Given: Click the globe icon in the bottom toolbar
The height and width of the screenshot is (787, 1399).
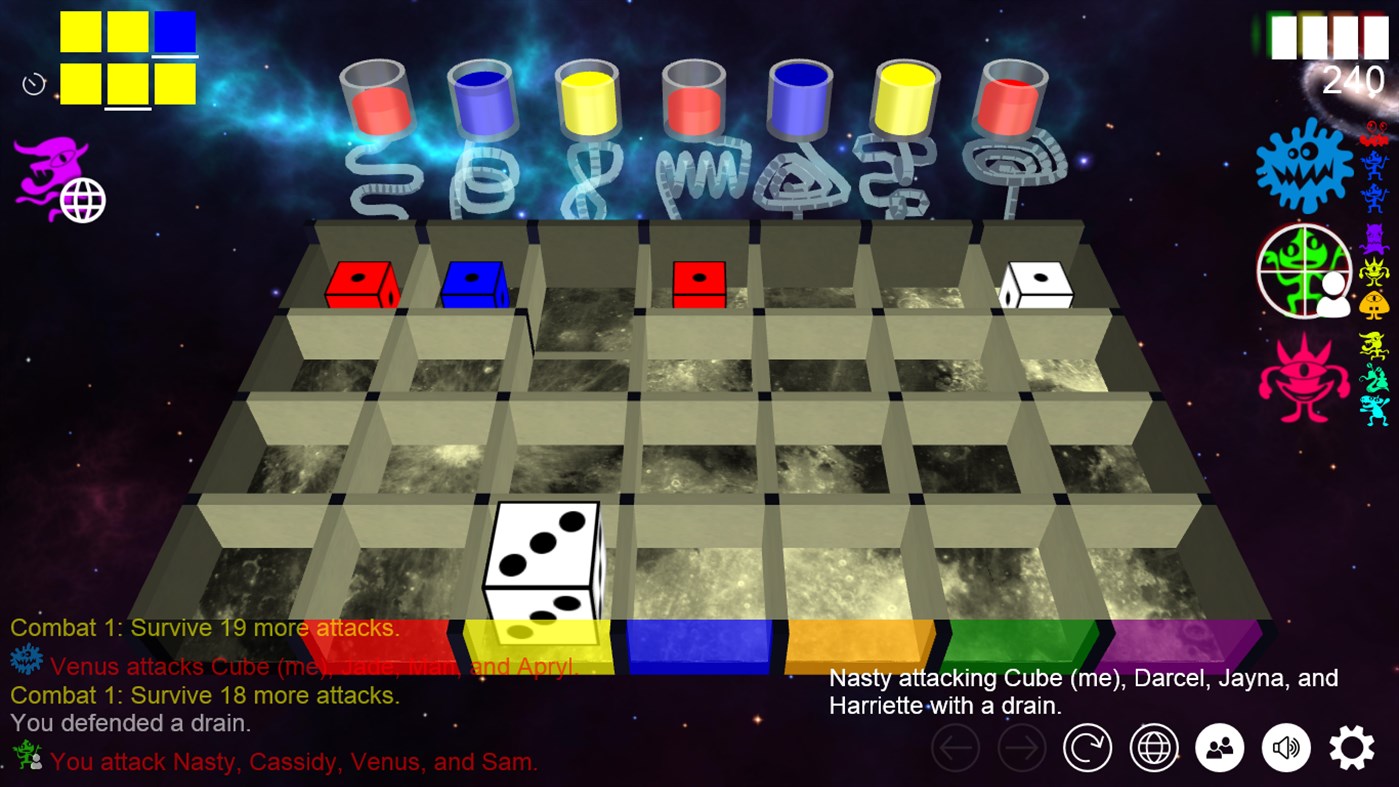Looking at the screenshot, I should tap(1153, 747).
